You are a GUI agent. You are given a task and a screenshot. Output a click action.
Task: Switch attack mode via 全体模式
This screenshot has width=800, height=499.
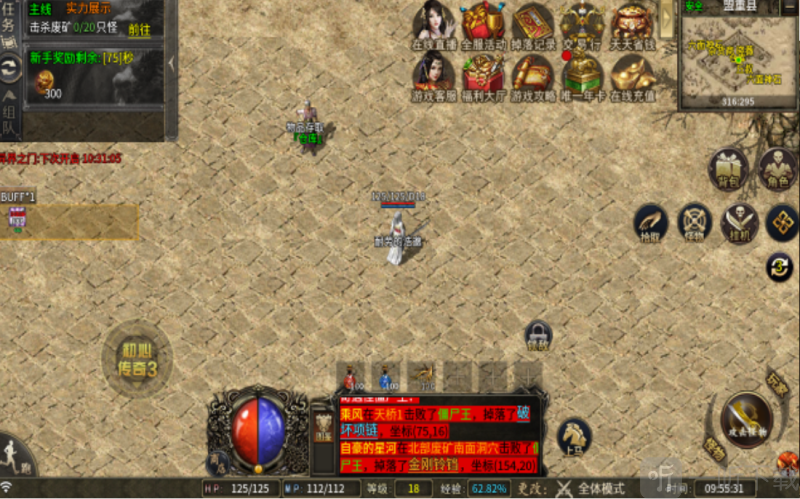[x=592, y=489]
